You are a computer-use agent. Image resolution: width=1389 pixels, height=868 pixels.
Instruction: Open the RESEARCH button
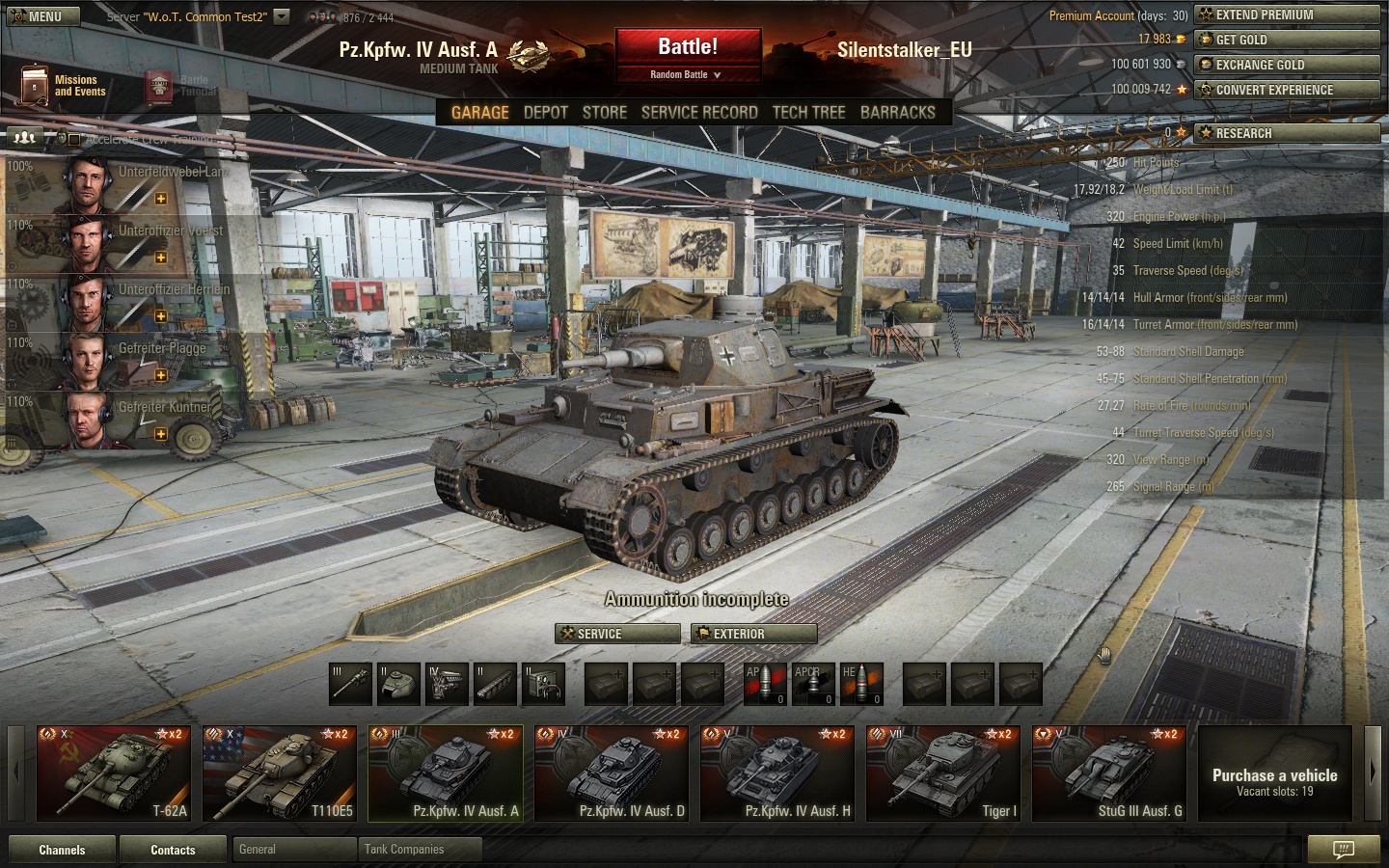pos(1287,133)
